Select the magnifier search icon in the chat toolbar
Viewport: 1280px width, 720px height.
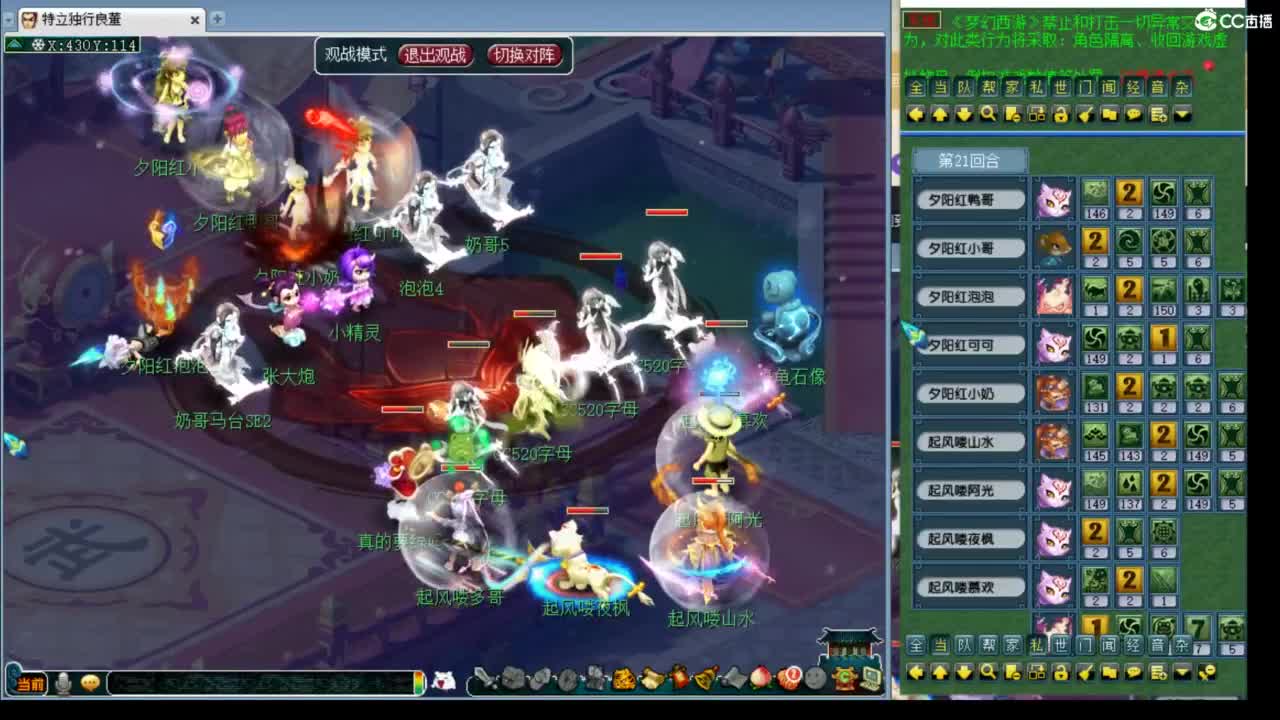click(990, 114)
